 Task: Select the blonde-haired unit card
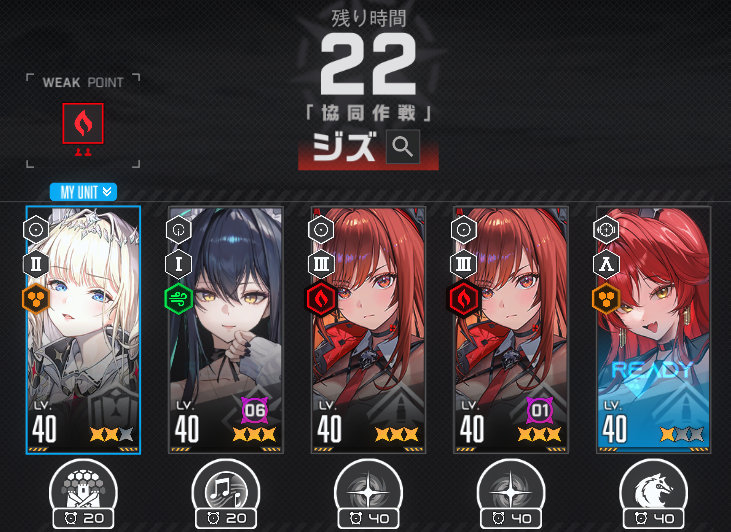(83, 330)
